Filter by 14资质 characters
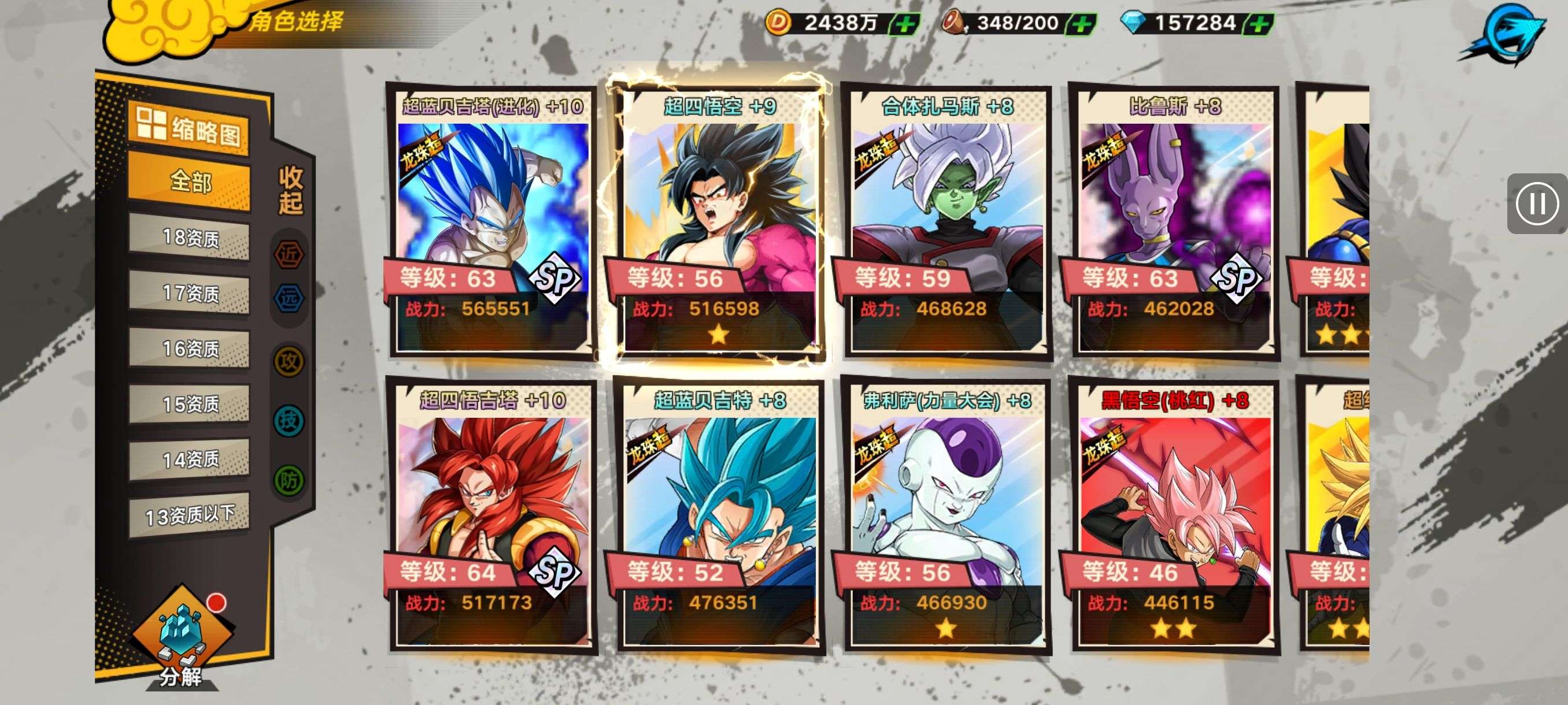The width and height of the screenshot is (1568, 705). [189, 459]
